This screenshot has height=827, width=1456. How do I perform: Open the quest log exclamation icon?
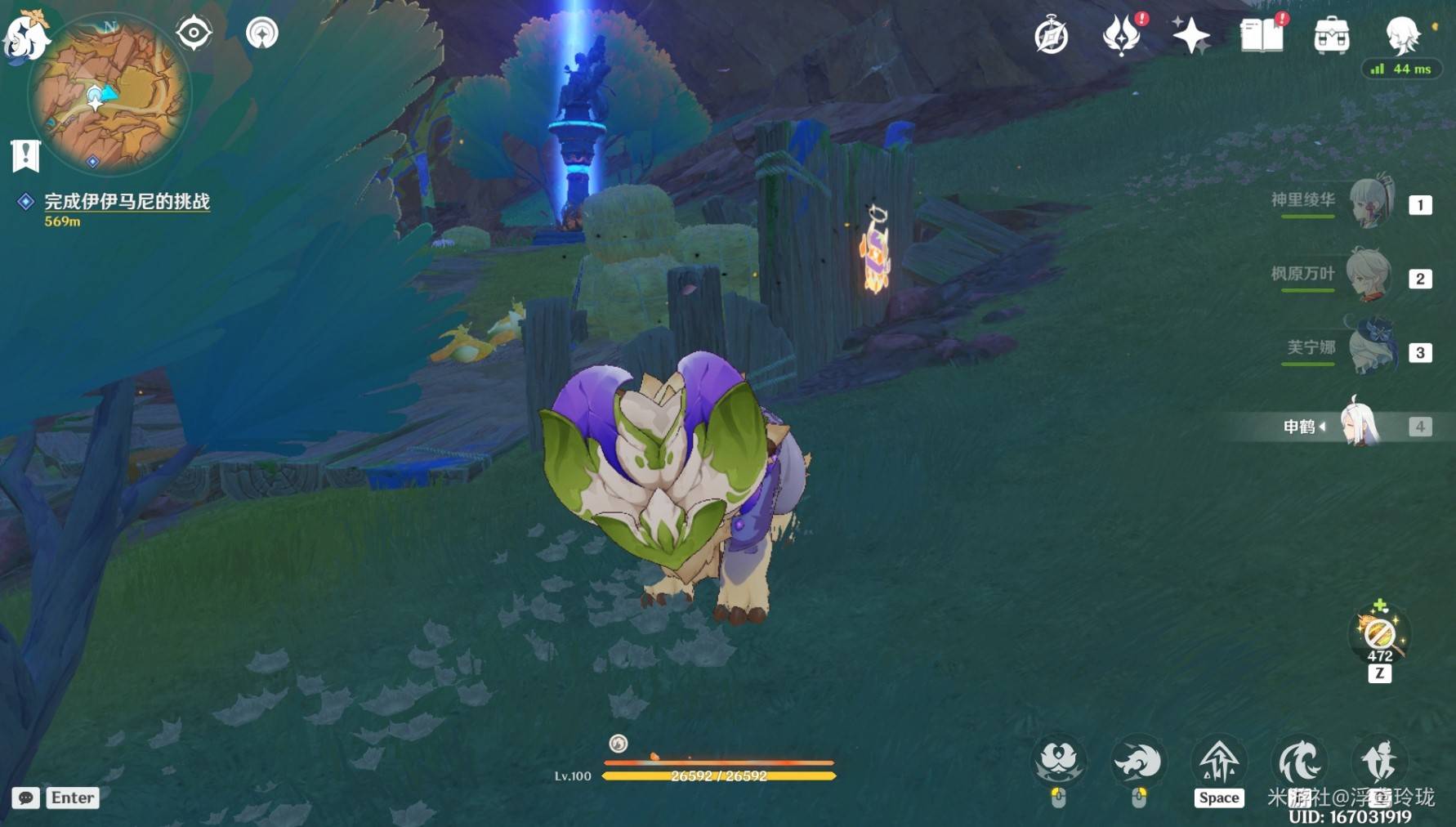[x=25, y=154]
